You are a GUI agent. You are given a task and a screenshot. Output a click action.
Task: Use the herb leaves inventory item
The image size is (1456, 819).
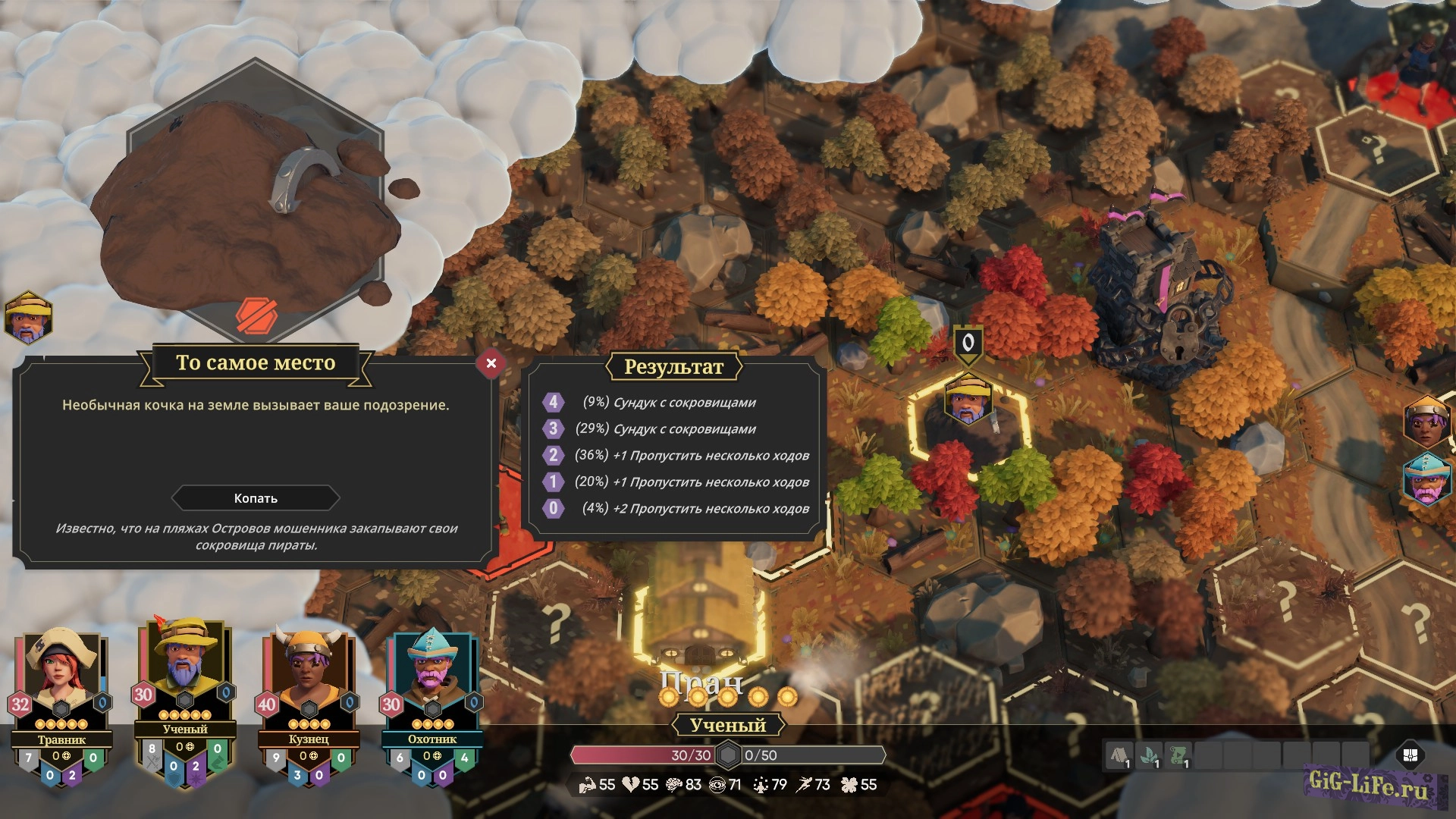[1148, 756]
